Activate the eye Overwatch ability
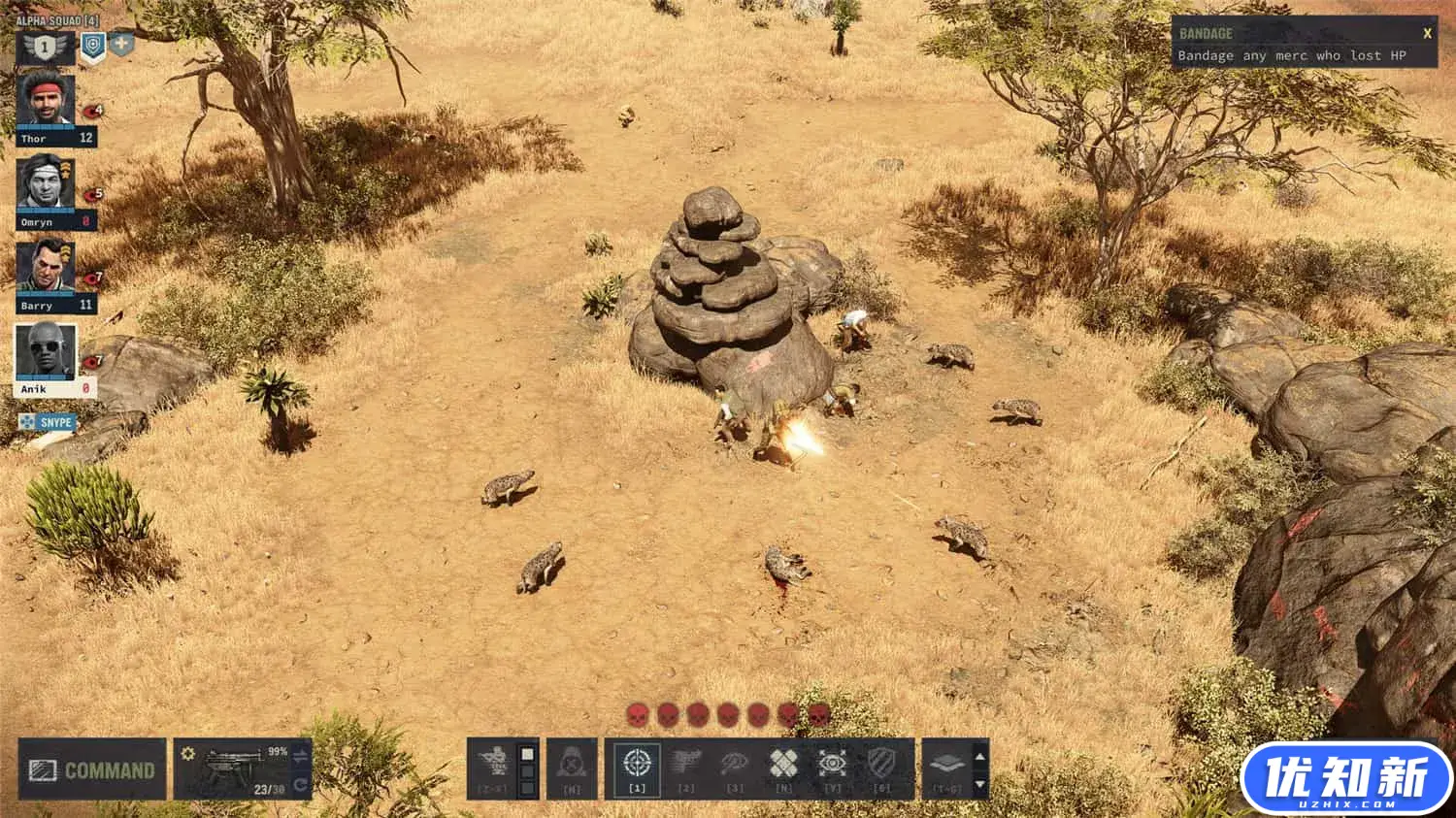This screenshot has width=1456, height=818. point(832,766)
